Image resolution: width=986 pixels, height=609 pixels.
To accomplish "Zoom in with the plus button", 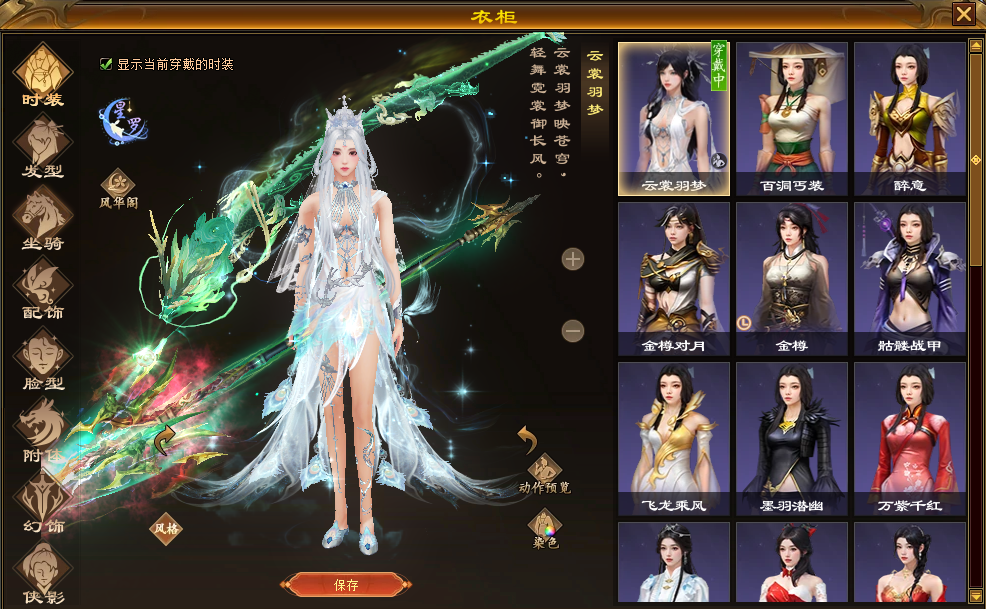I will (x=573, y=260).
